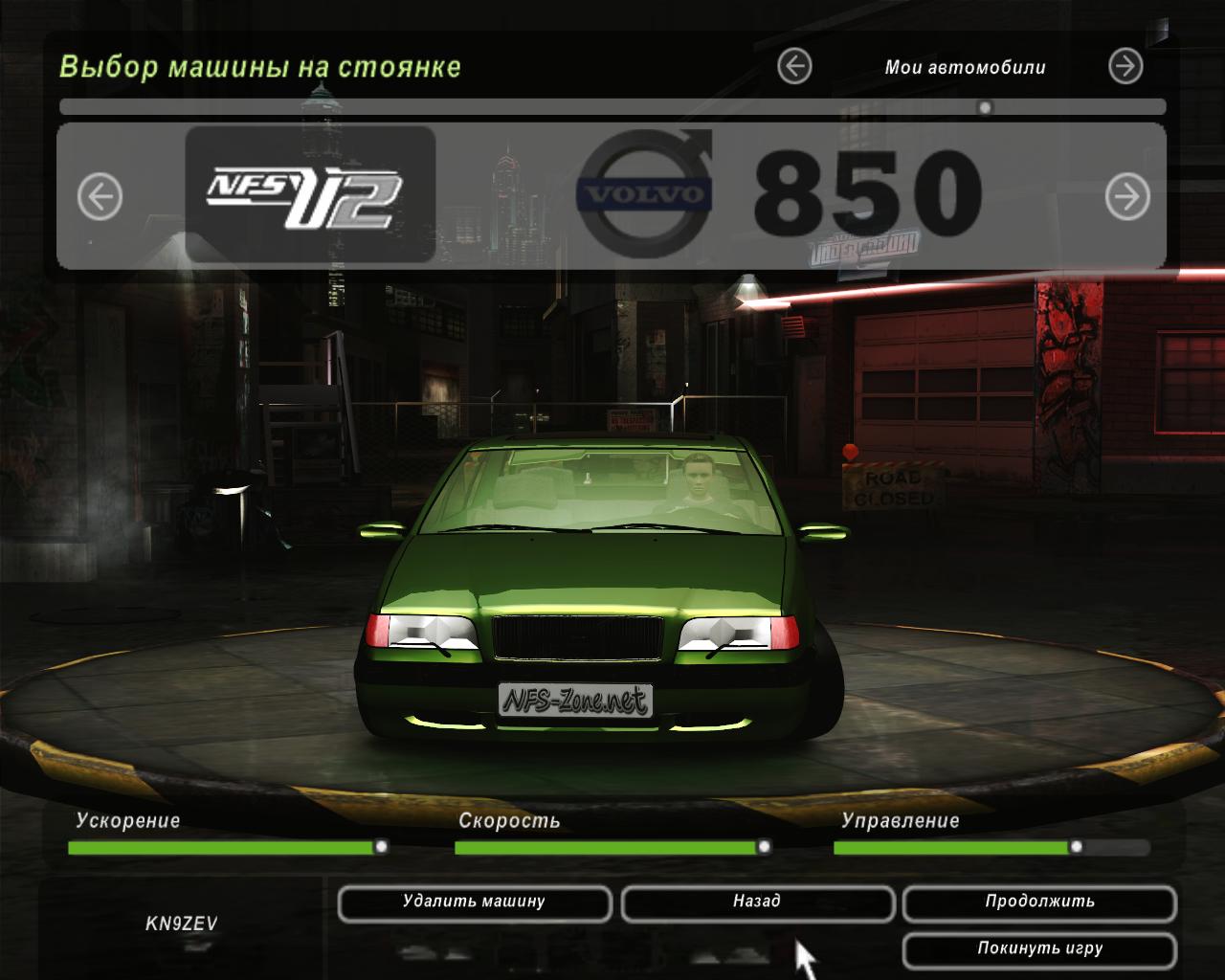1225x980 pixels.
Task: Go back with the Назад button
Action: [757, 902]
